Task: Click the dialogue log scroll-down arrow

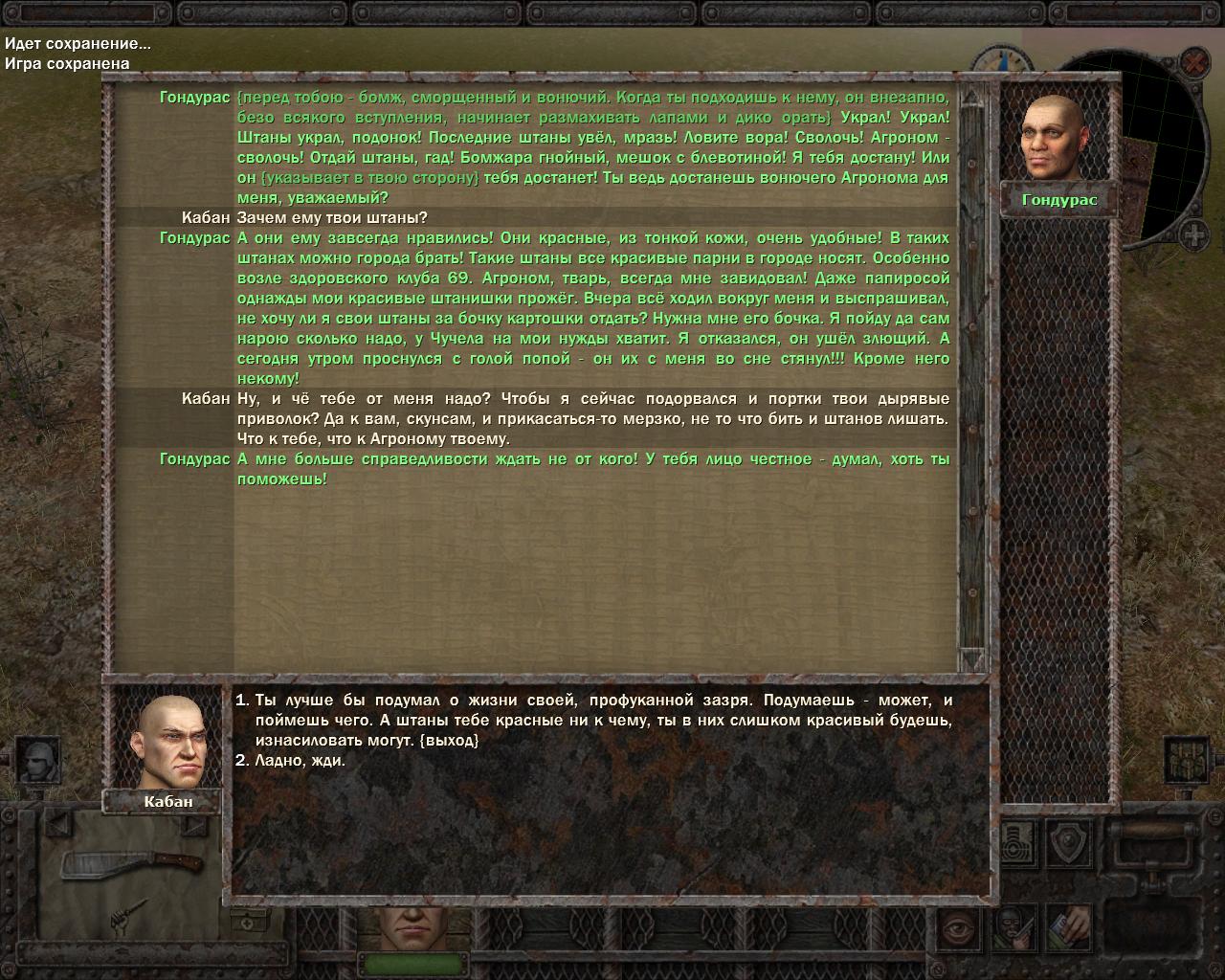Action: coord(971,659)
